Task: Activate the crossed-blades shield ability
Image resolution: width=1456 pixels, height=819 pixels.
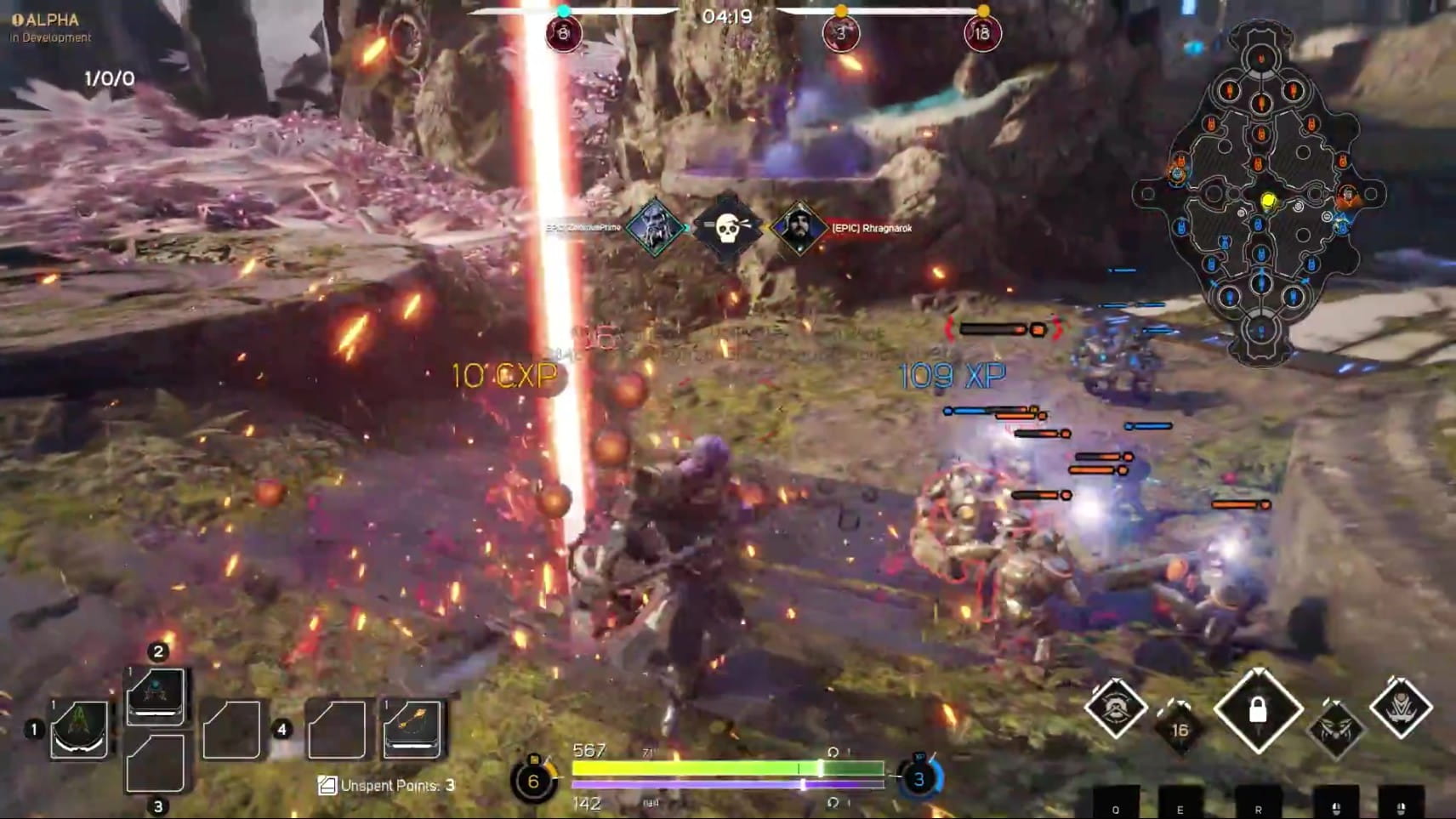Action: click(1115, 708)
